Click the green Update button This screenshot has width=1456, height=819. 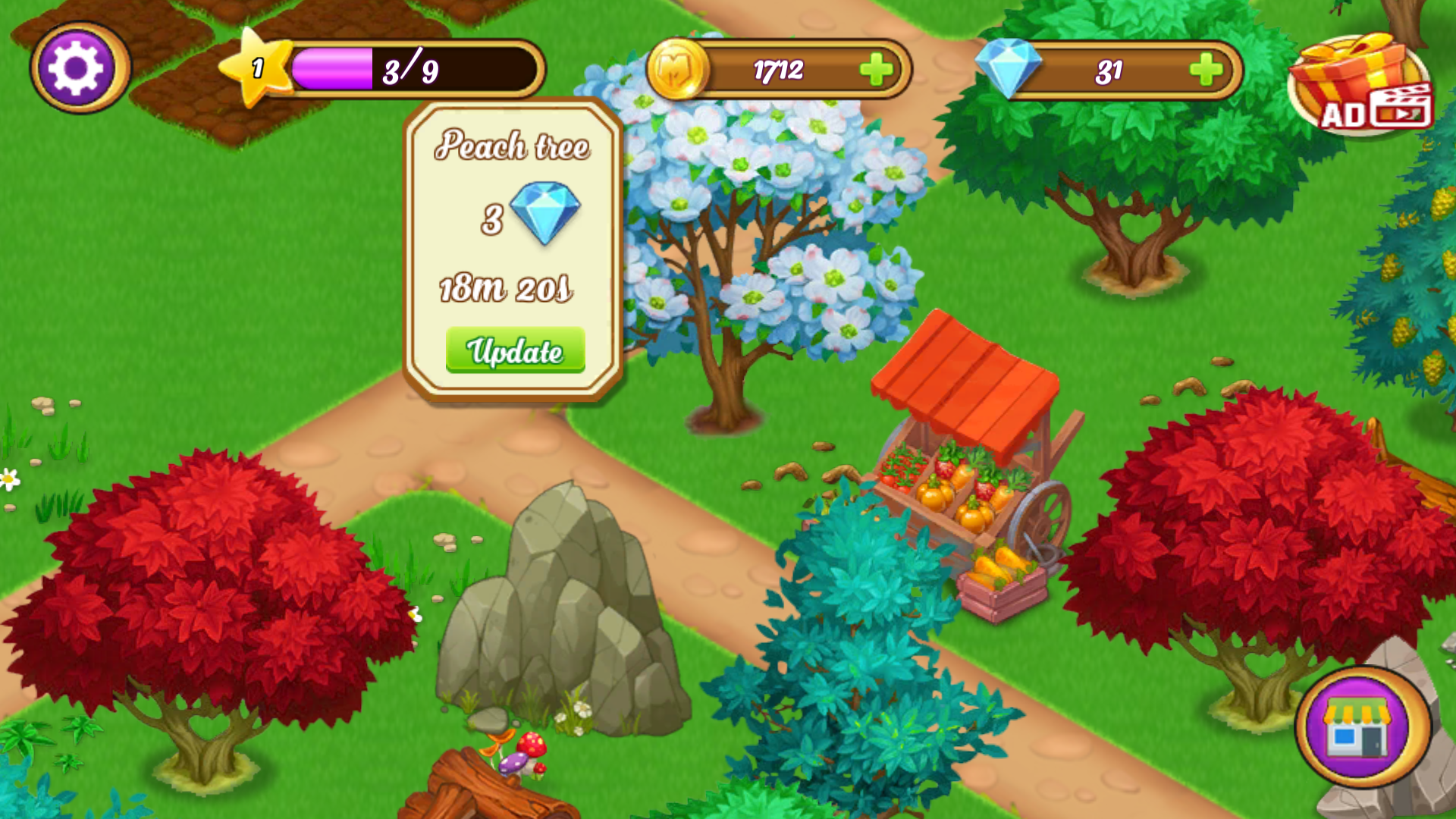click(515, 350)
